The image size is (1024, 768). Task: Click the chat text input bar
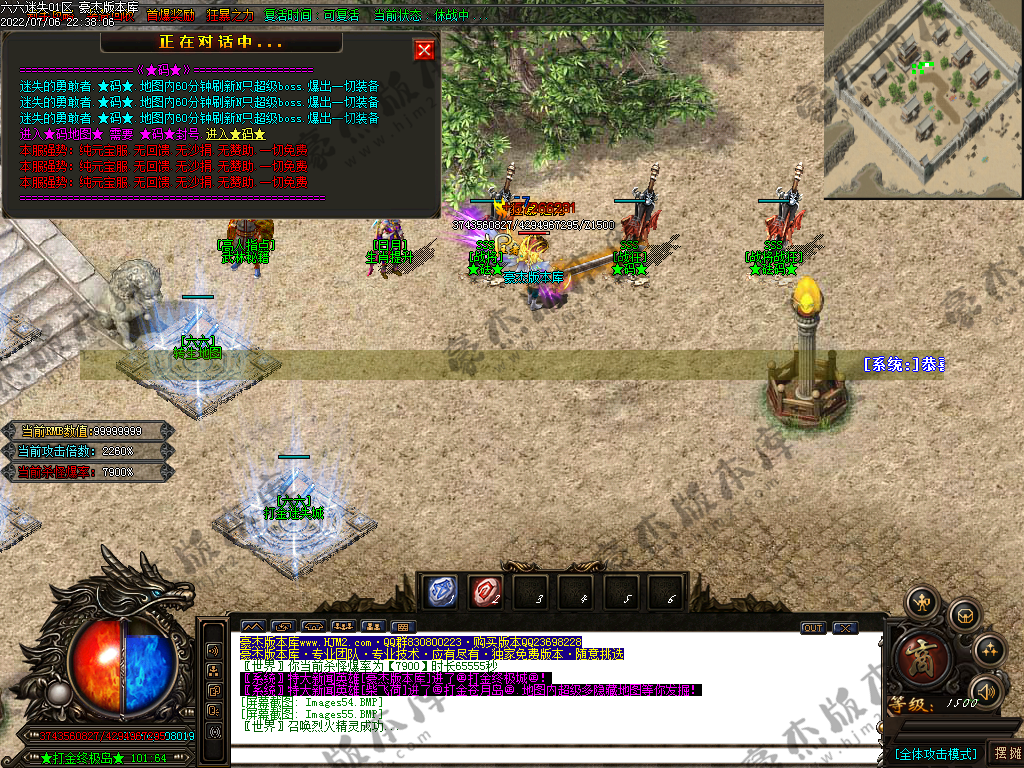pyautogui.click(x=550, y=755)
